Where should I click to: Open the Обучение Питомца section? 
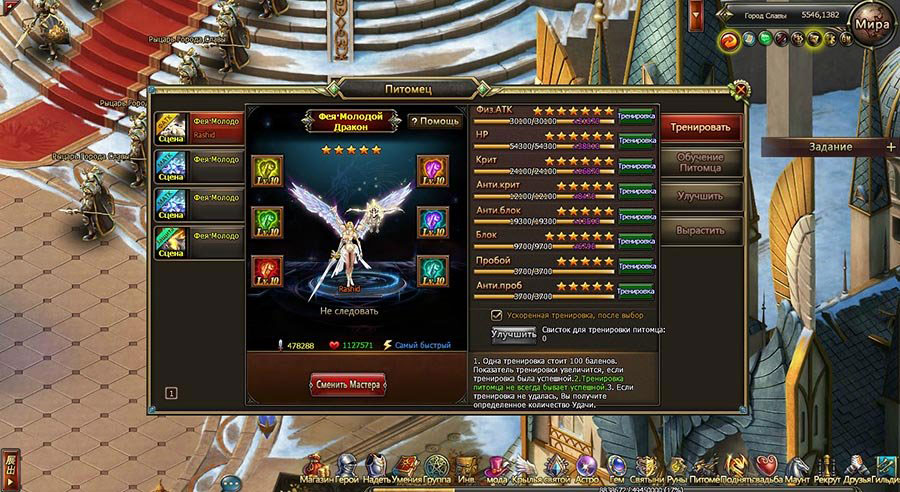point(705,162)
